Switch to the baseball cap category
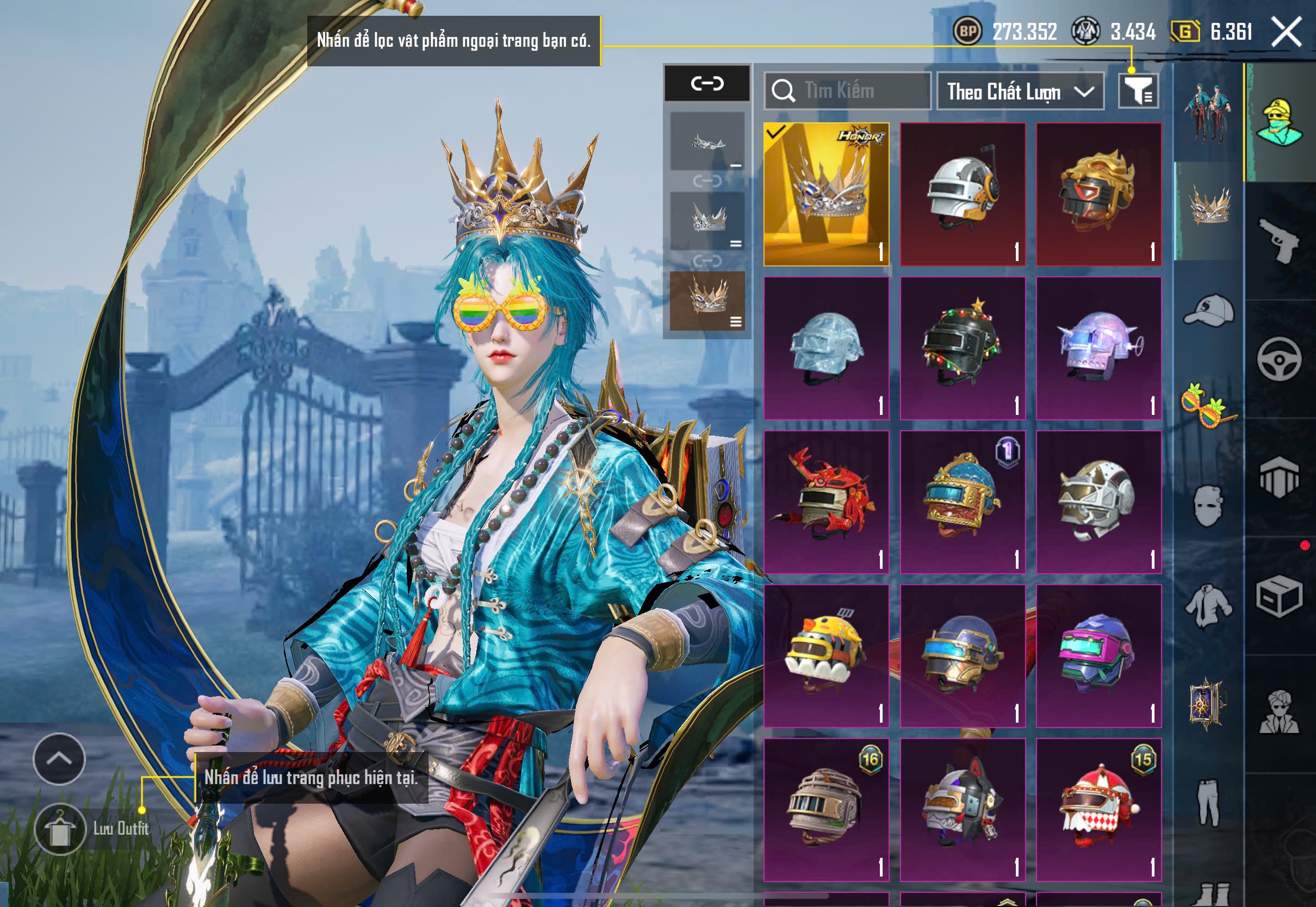 [x=1209, y=310]
